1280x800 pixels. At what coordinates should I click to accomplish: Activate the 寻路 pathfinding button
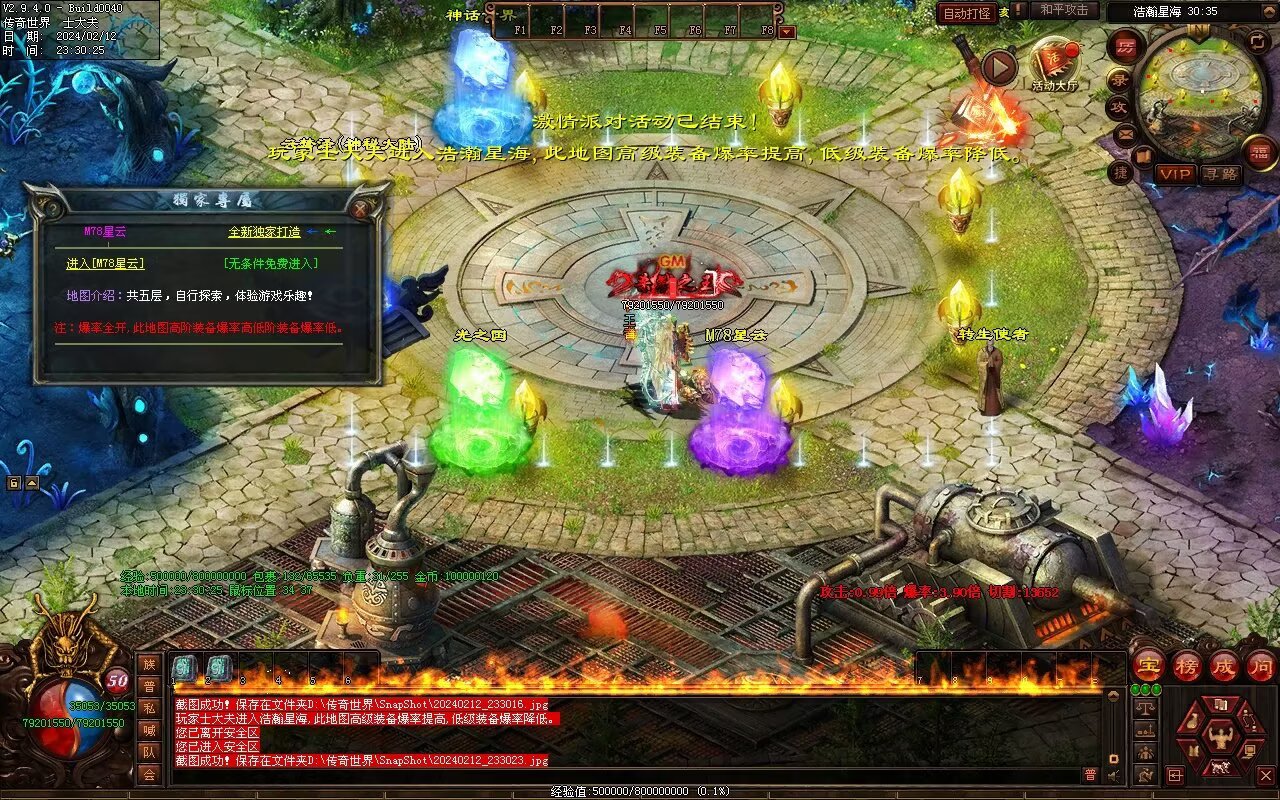(x=1219, y=174)
